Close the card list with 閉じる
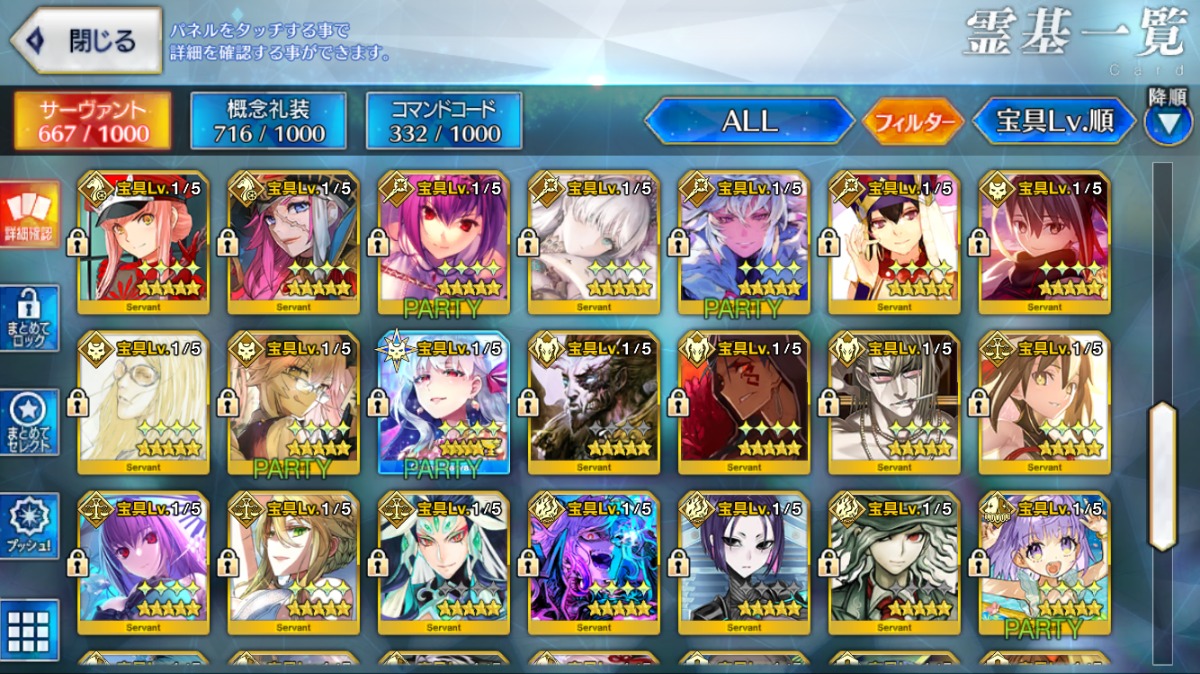Viewport: 1200px width, 674px height. point(86,41)
